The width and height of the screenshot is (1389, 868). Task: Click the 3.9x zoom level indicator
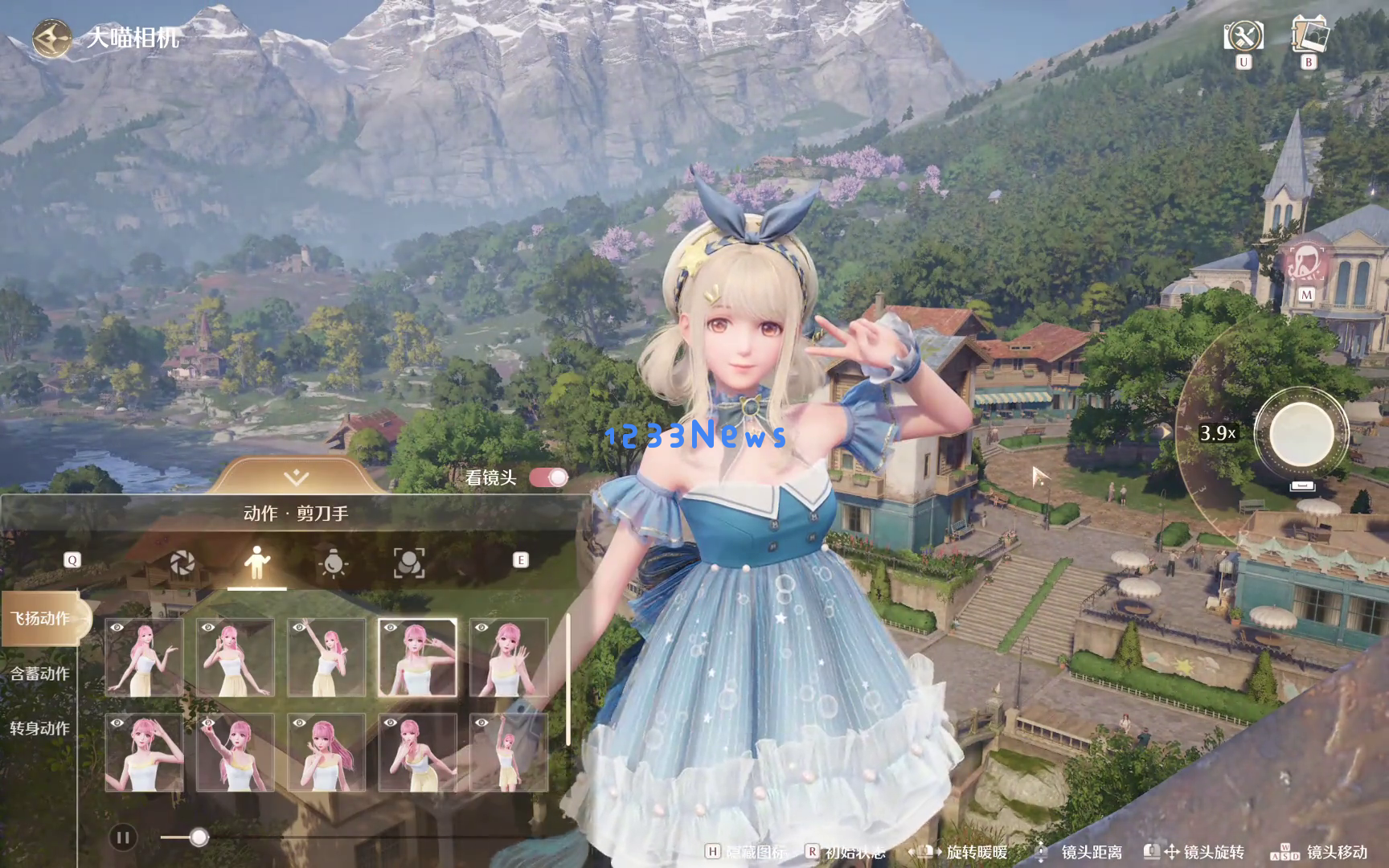coord(1217,433)
